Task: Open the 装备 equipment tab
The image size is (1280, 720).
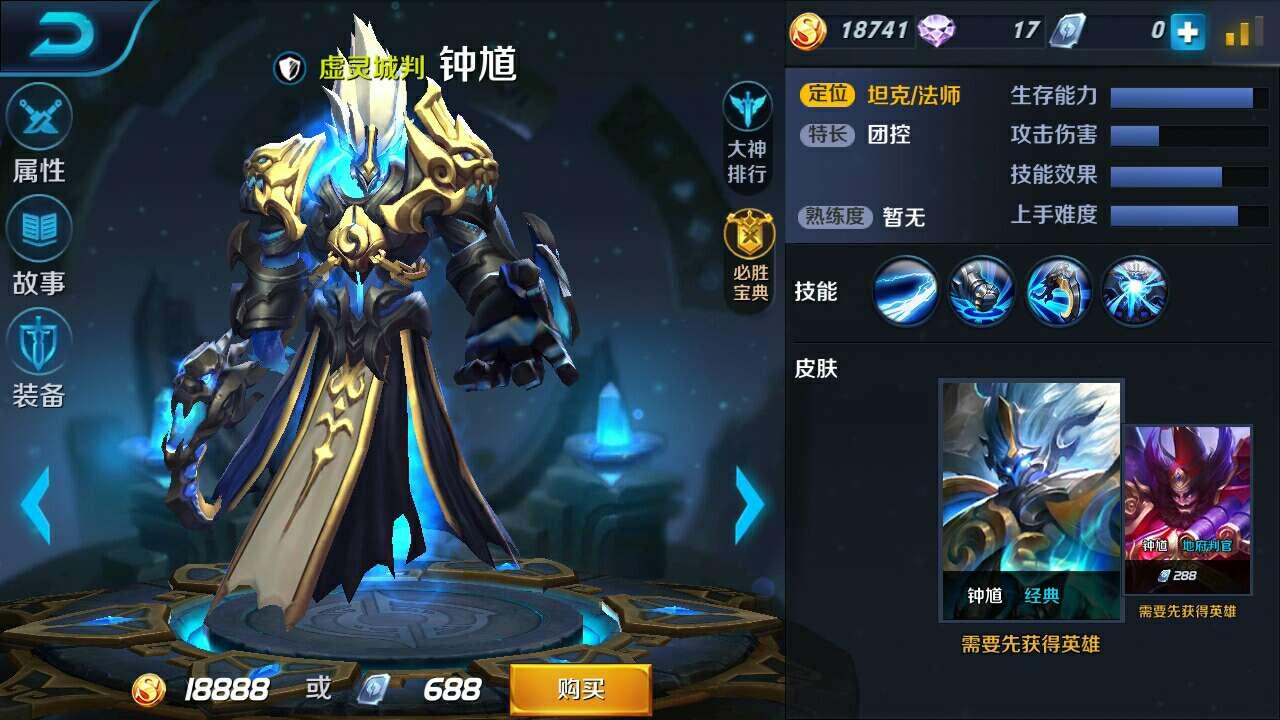Action: pos(39,360)
